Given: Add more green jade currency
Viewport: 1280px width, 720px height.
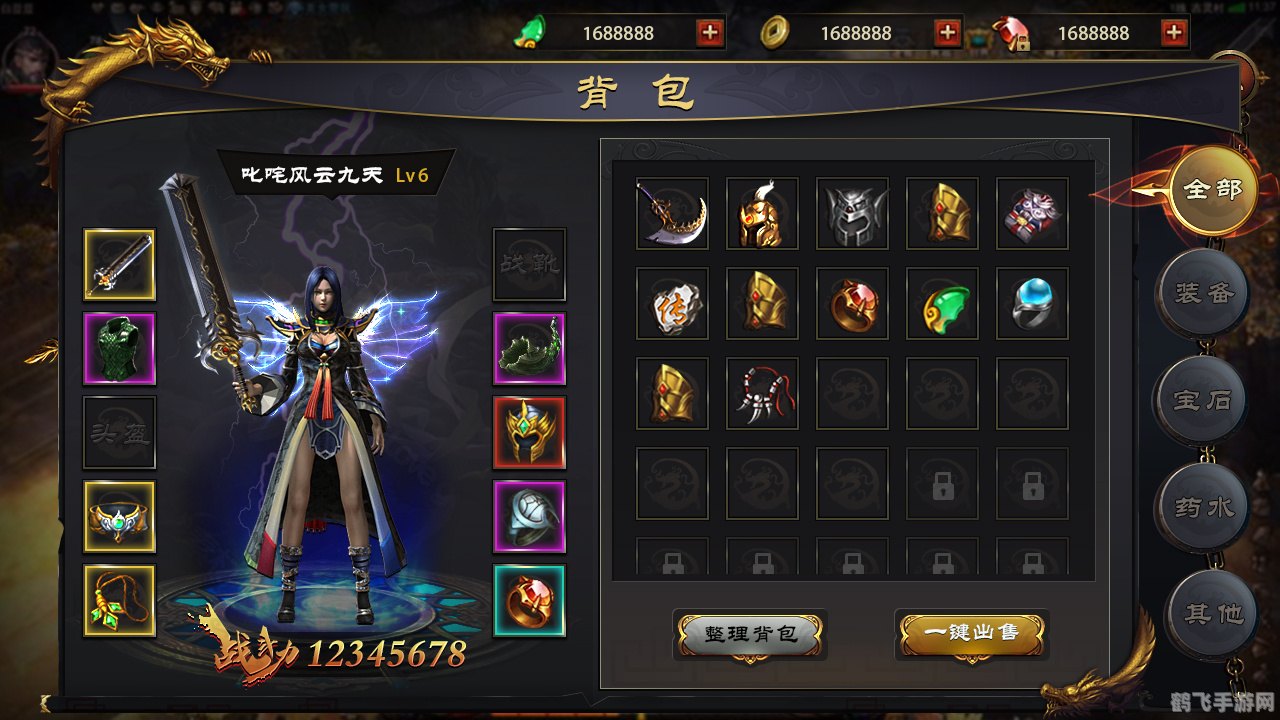Looking at the screenshot, I should (x=710, y=33).
